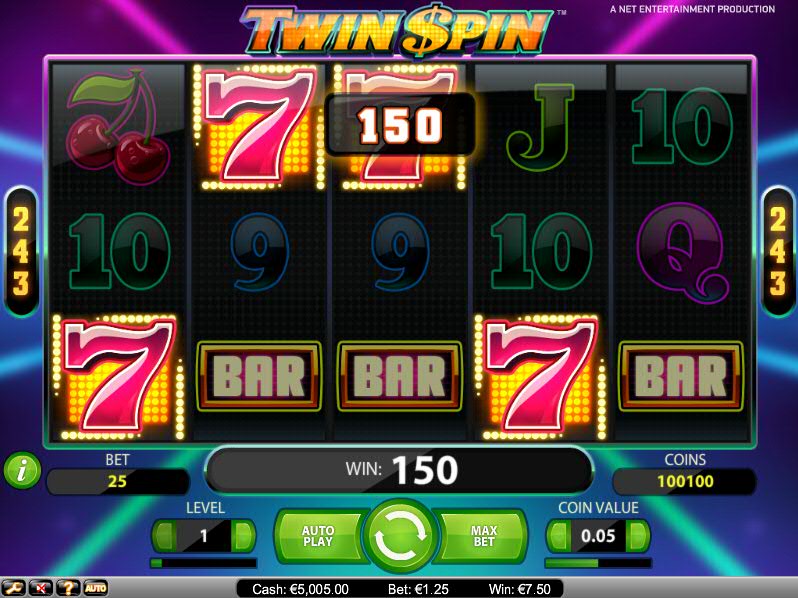Adjust the coin value slider bar
Image resolution: width=798 pixels, height=598 pixels.
click(598, 563)
